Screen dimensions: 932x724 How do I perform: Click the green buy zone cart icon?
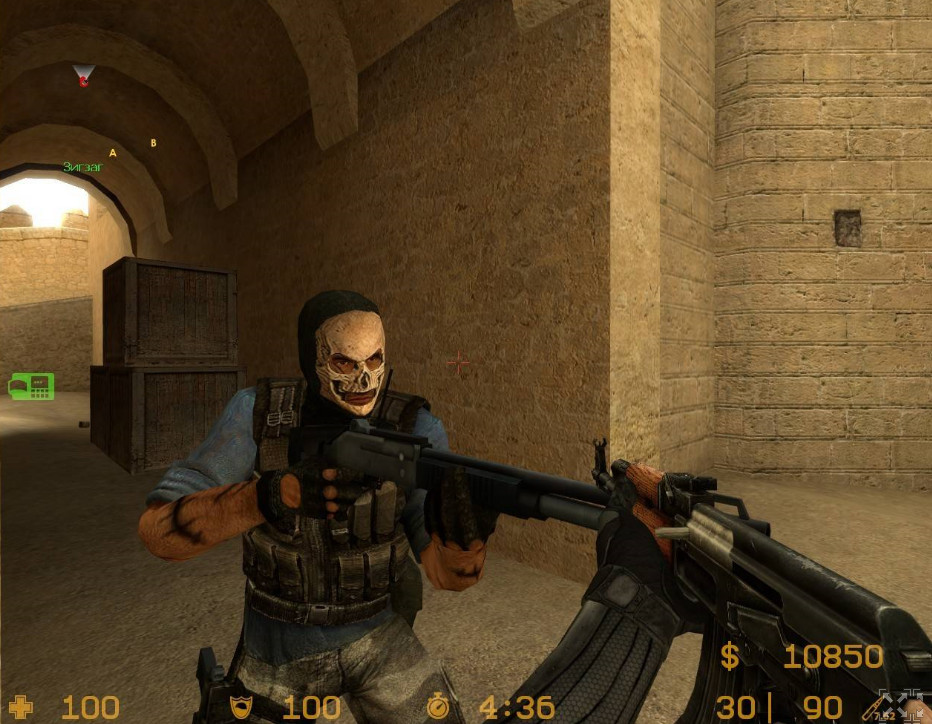(31, 385)
